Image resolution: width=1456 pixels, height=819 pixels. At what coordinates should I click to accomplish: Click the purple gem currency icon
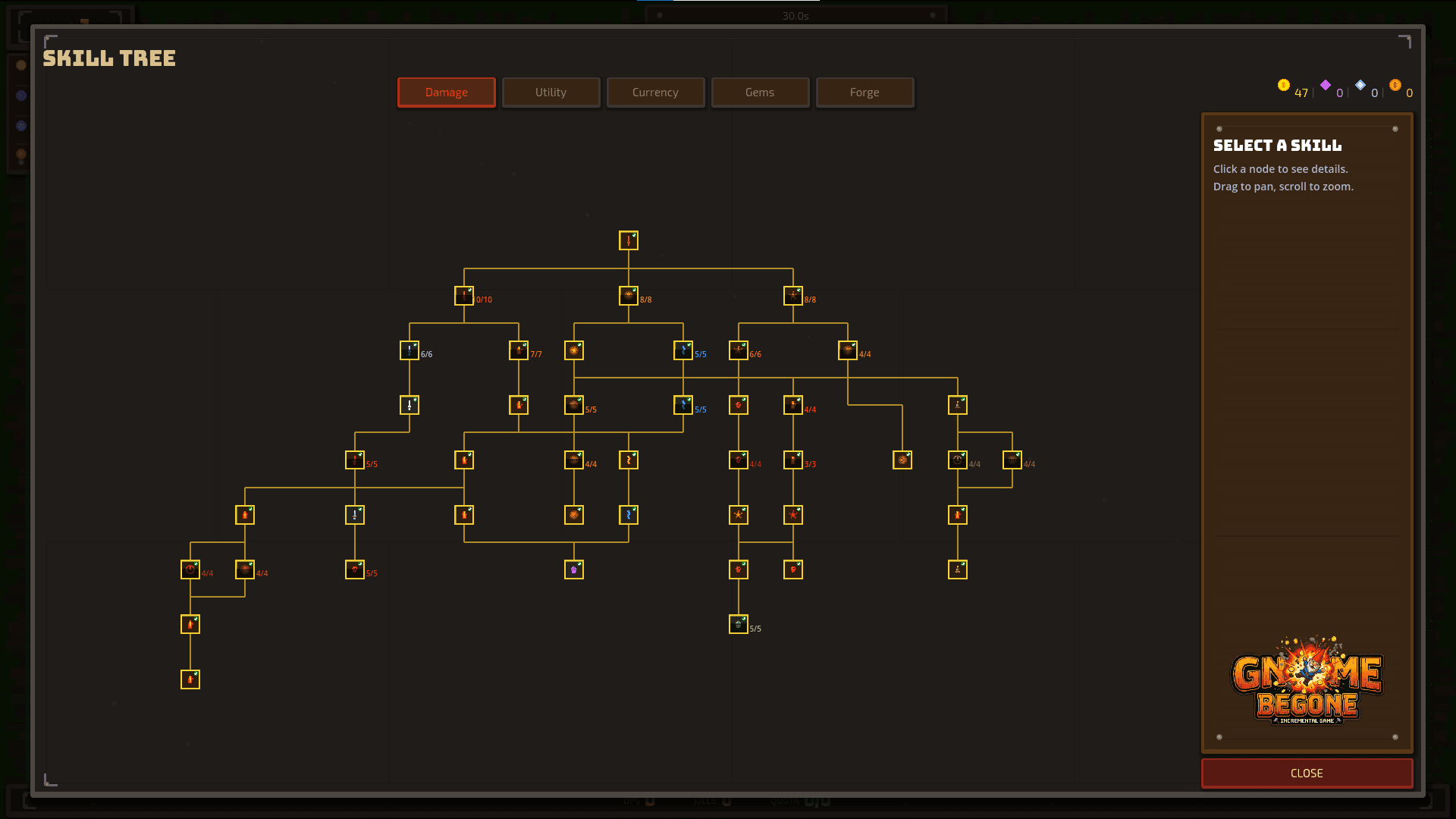coord(1326,86)
